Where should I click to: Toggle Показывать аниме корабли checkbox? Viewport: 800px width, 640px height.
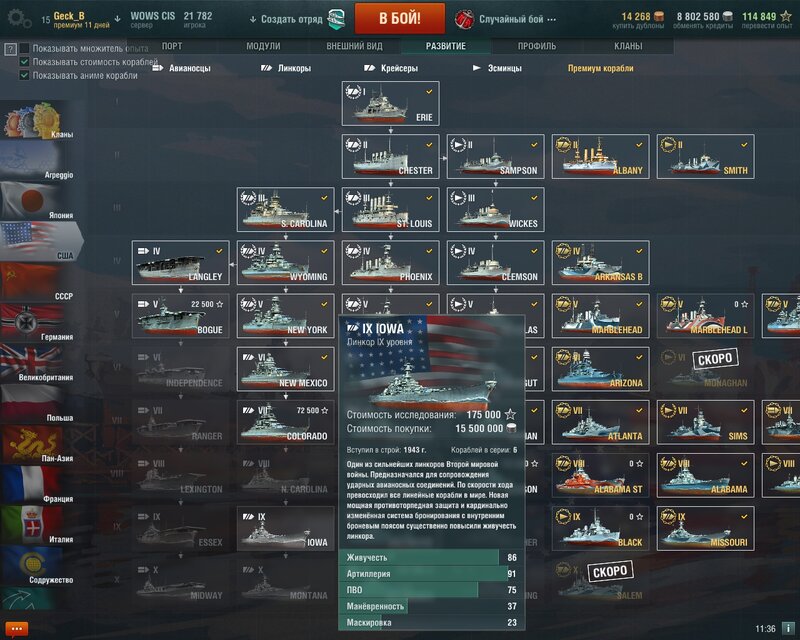(25, 74)
